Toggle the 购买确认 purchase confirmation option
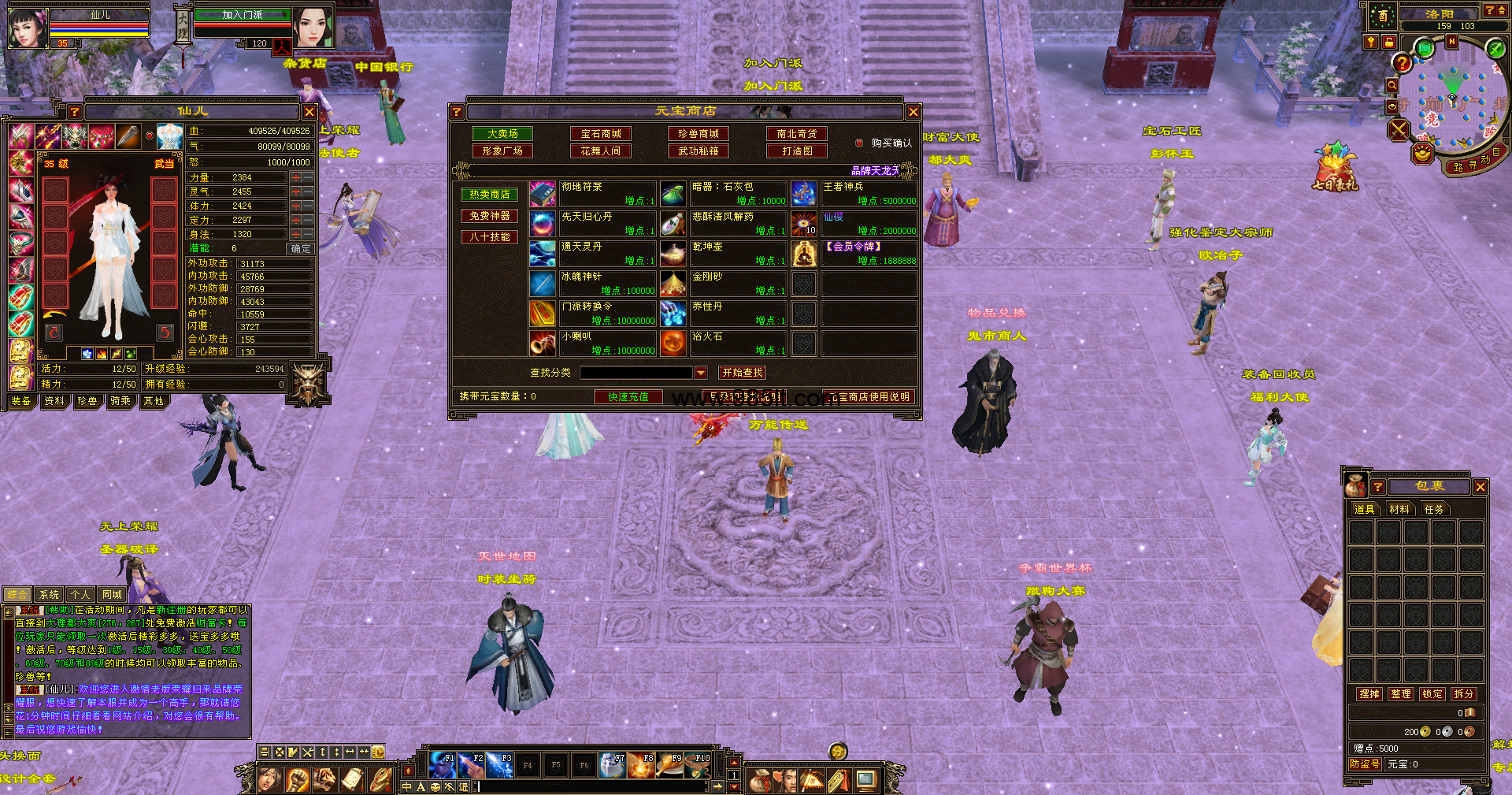The image size is (1512, 795). [859, 143]
